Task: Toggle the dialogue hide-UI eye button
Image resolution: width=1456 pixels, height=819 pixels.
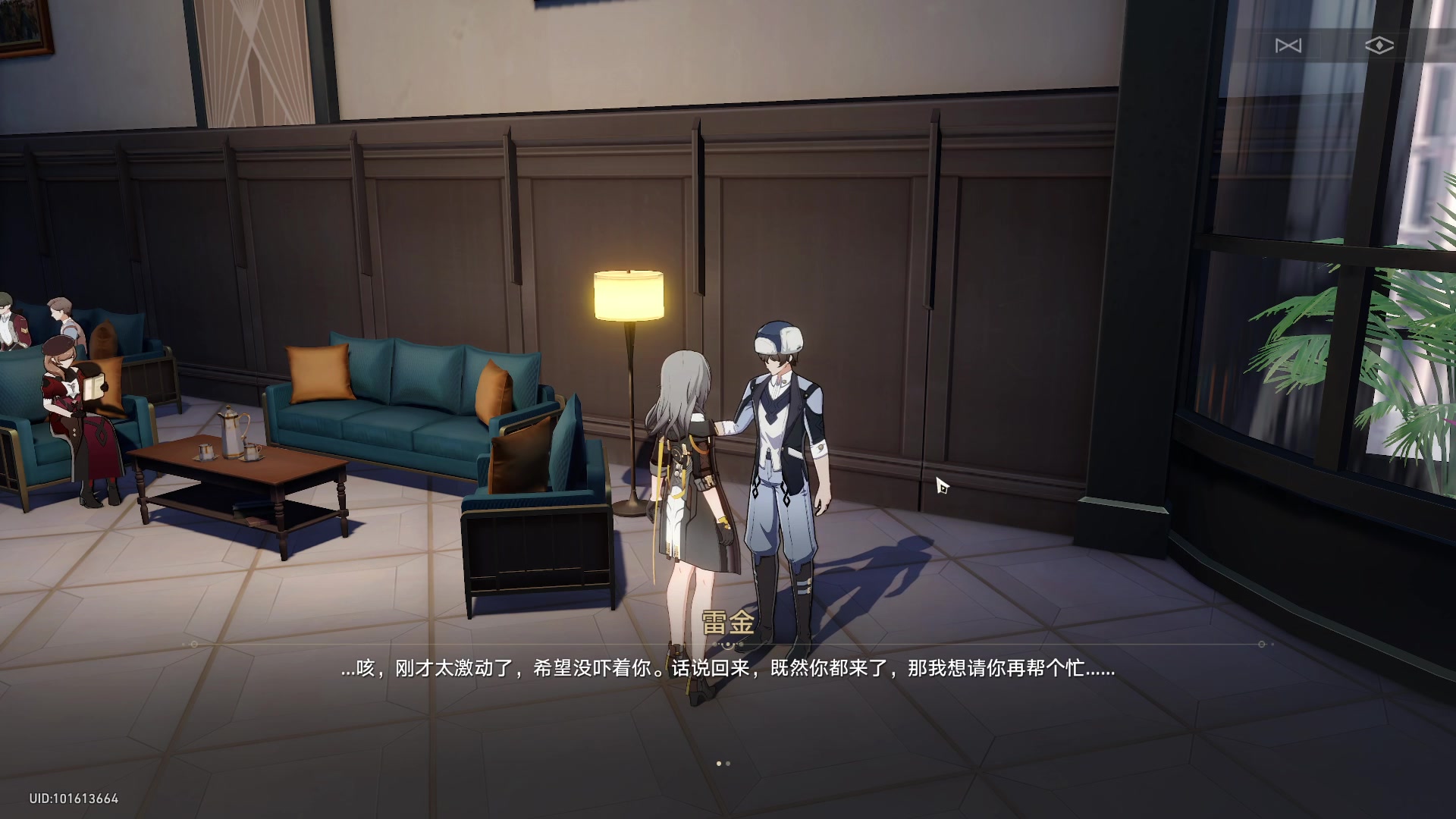Action: pyautogui.click(x=1380, y=45)
